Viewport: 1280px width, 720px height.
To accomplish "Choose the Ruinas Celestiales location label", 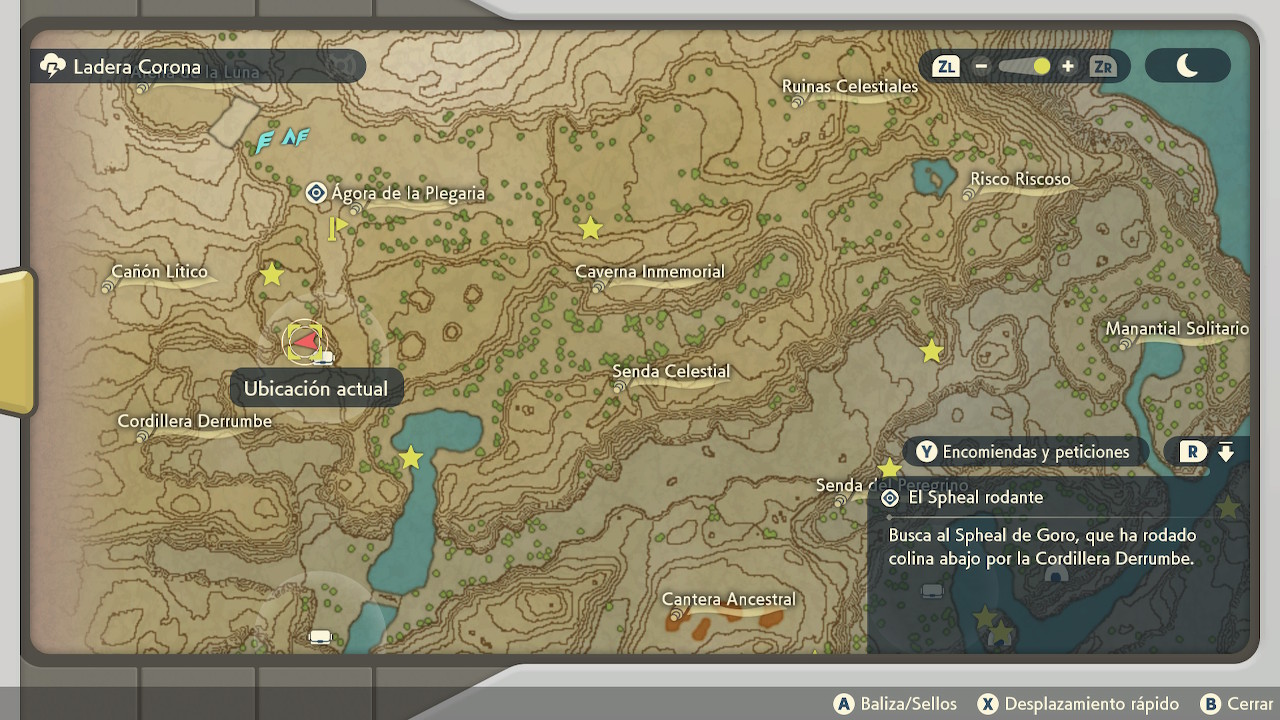I will click(849, 87).
